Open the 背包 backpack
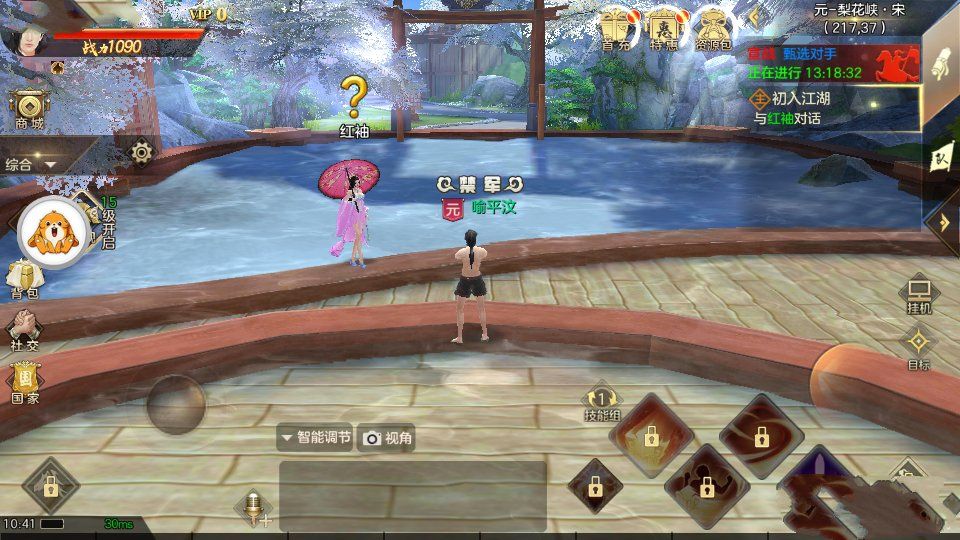The height and width of the screenshot is (540, 960). [24, 277]
